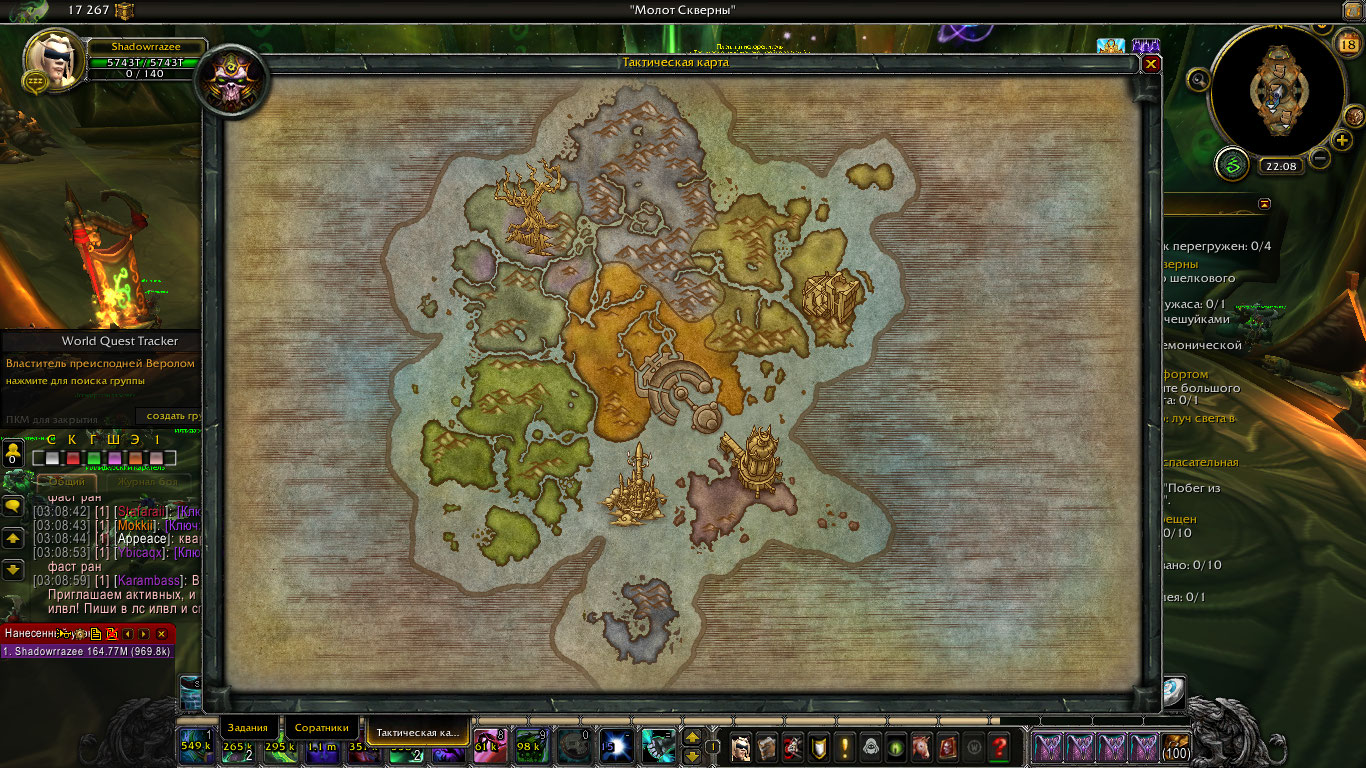Open the character info micro button

pos(740,746)
